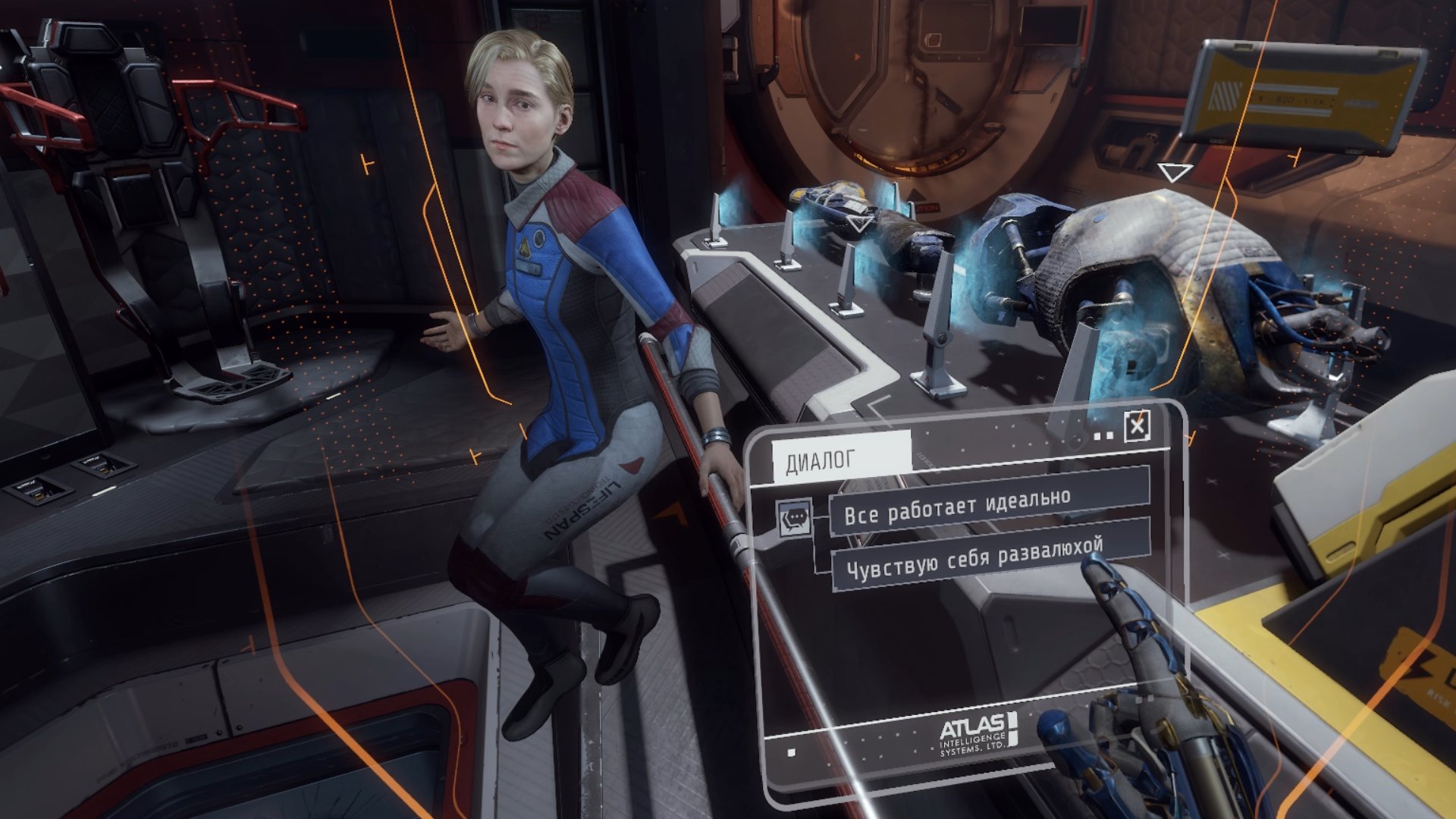Screen dimensions: 1456x819
Task: Choose the reply "Все работает идеально"
Action: (989, 505)
